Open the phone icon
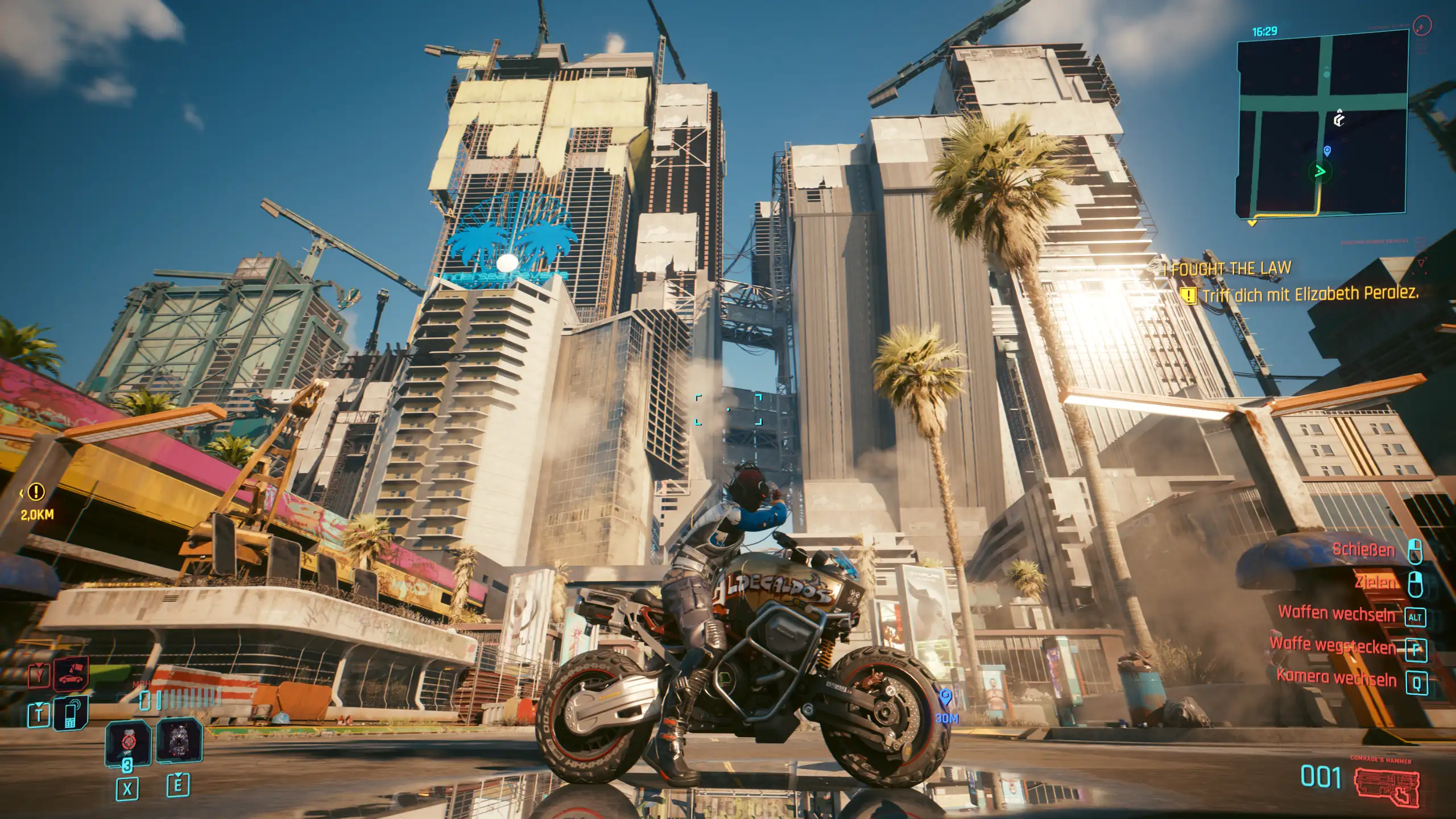This screenshot has height=819, width=1456. coord(71,713)
